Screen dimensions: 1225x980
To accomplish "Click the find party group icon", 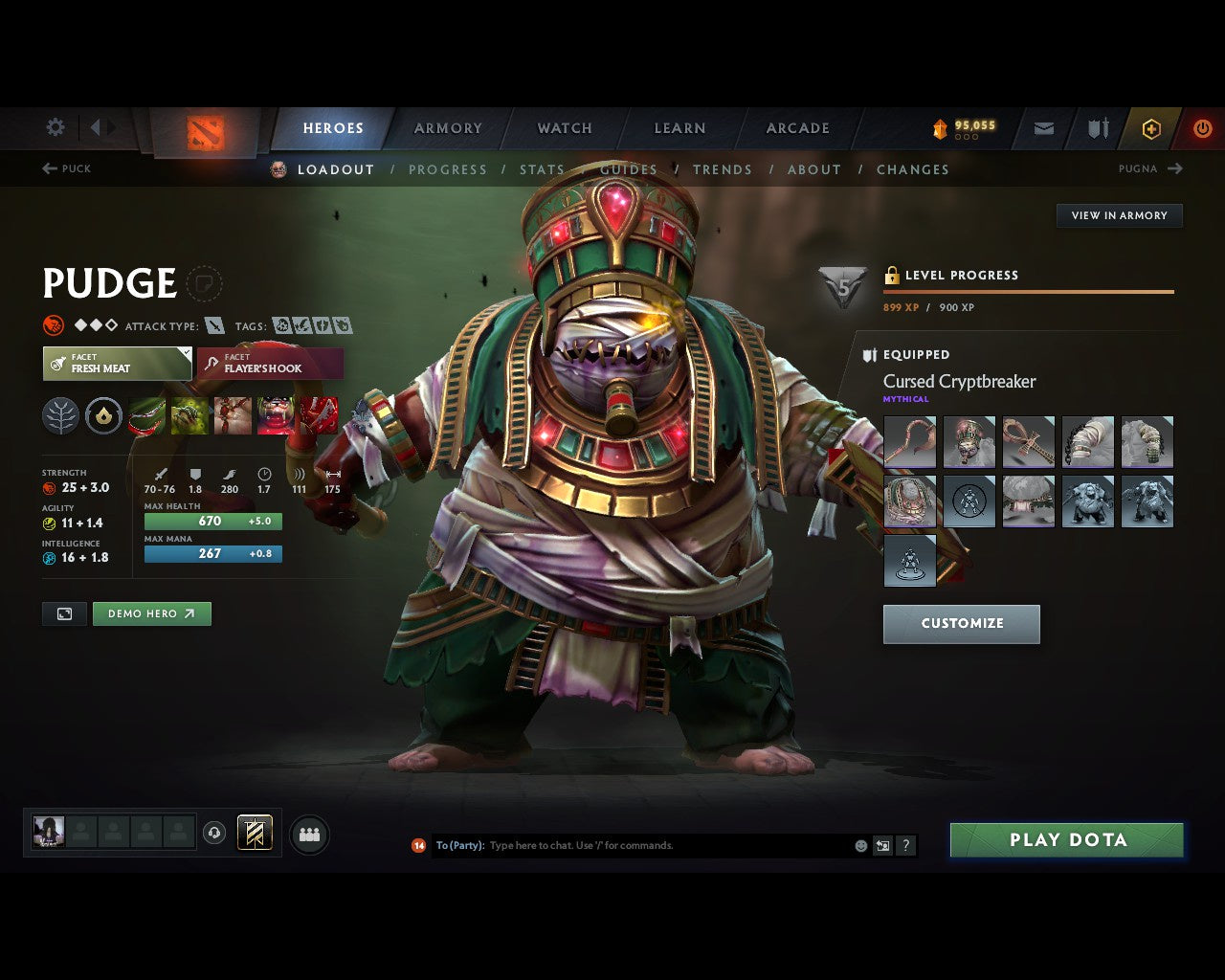I will pyautogui.click(x=309, y=834).
